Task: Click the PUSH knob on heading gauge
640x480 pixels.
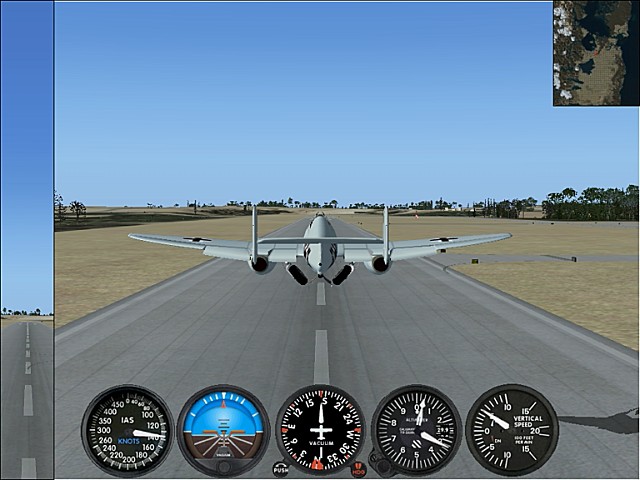Action: 281,468
